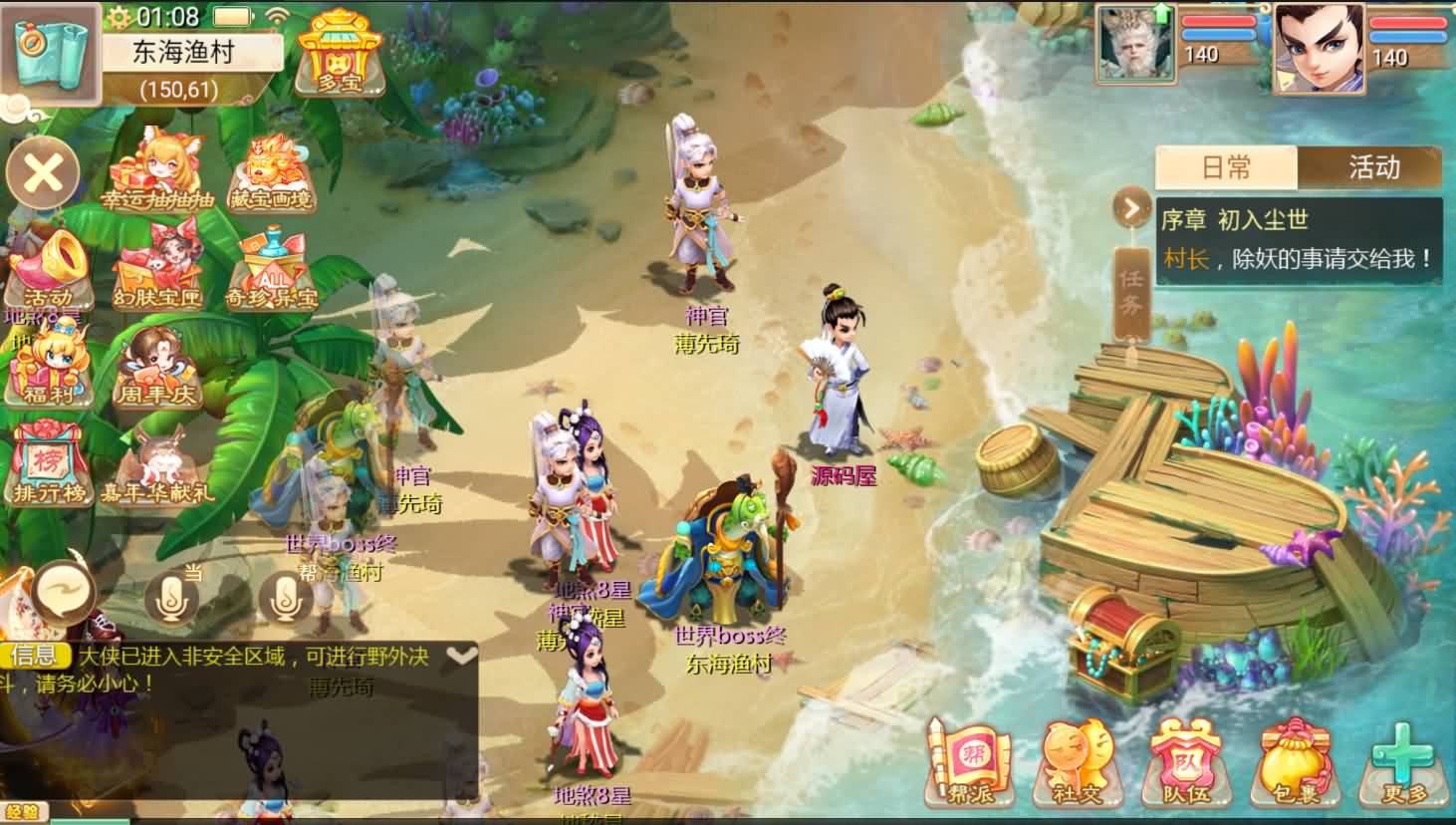The height and width of the screenshot is (825, 1456).
Task: Expand the 更多 plus menu
Action: click(x=1404, y=762)
